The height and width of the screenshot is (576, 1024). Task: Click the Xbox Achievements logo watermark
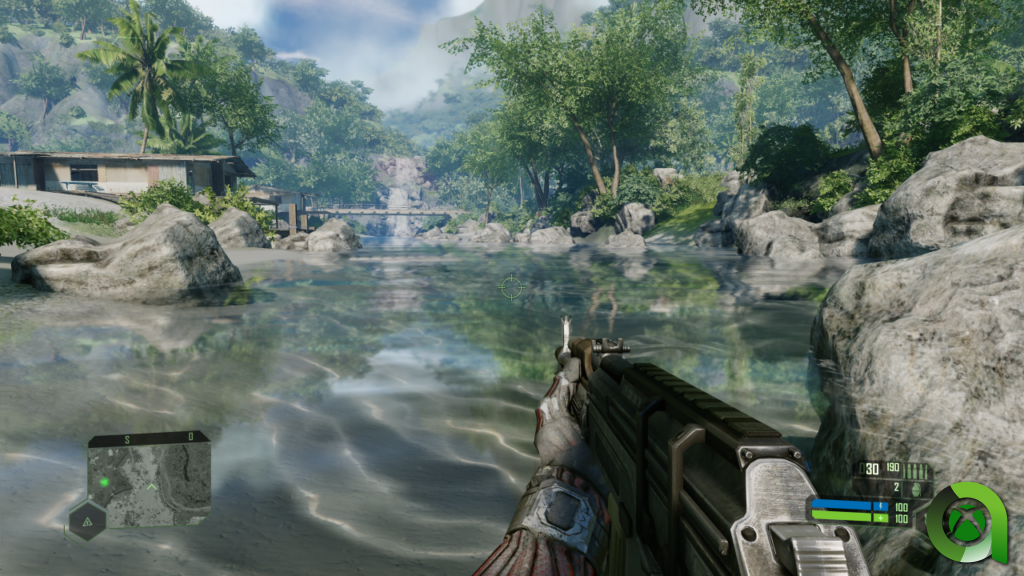tap(965, 522)
